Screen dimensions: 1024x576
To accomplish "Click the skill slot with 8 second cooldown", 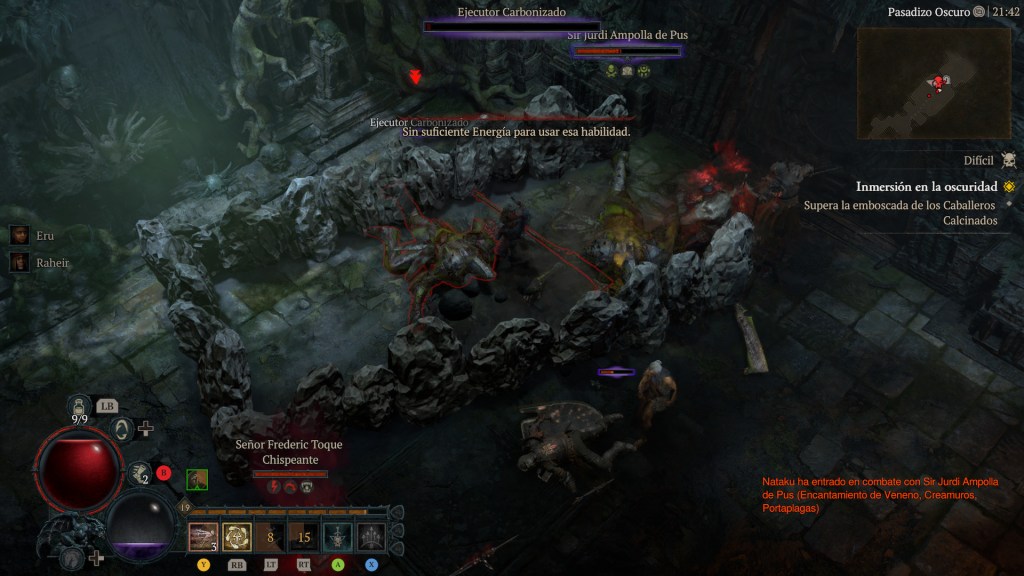I will (x=270, y=537).
